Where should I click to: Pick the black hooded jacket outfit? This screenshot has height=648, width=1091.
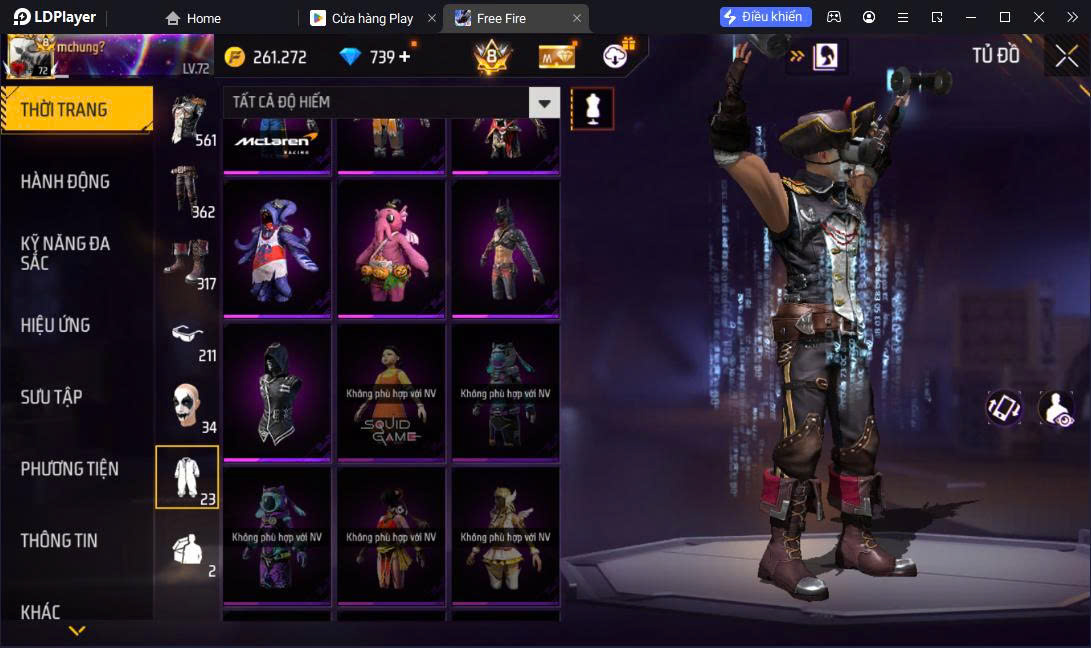tap(277, 393)
